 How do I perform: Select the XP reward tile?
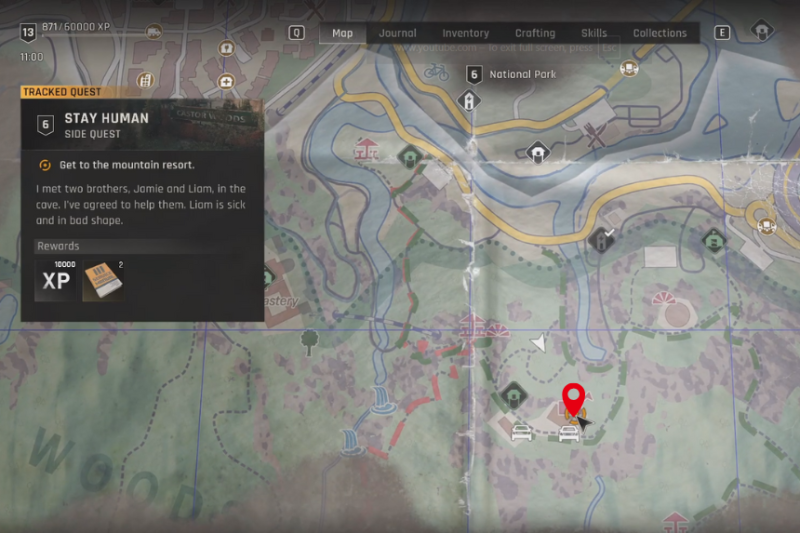tap(57, 280)
